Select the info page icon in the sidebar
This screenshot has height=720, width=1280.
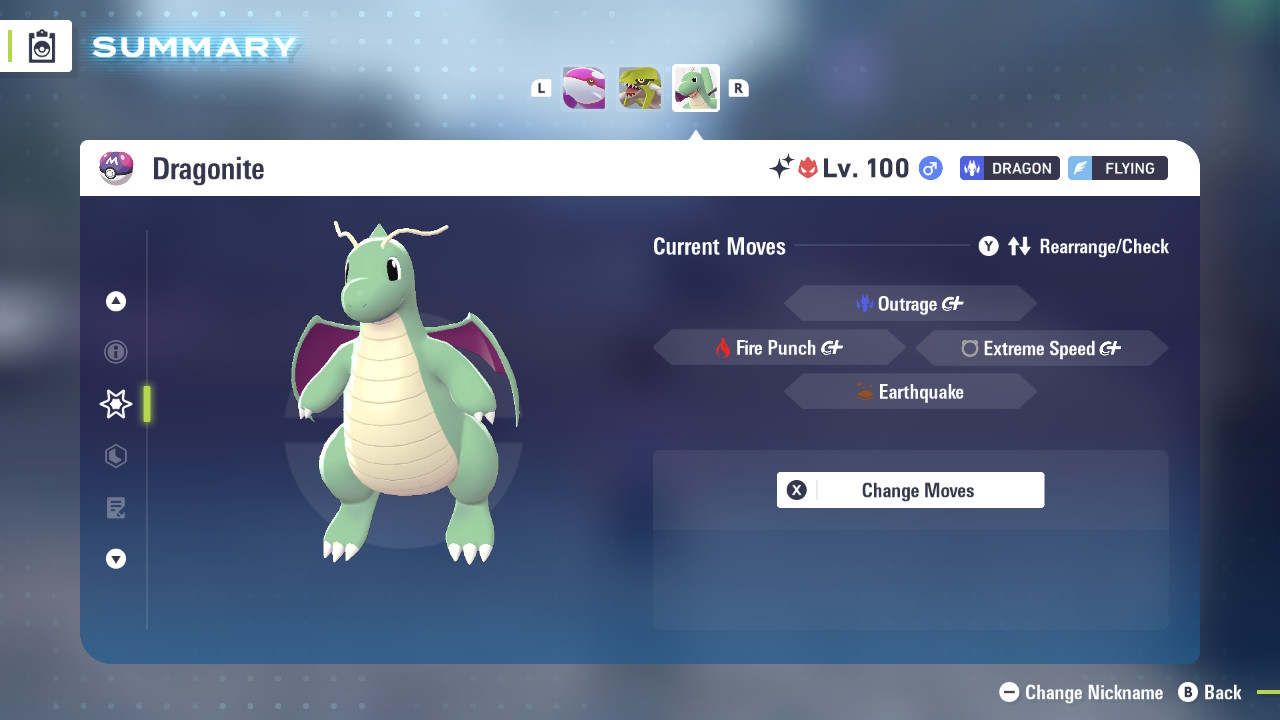(115, 352)
